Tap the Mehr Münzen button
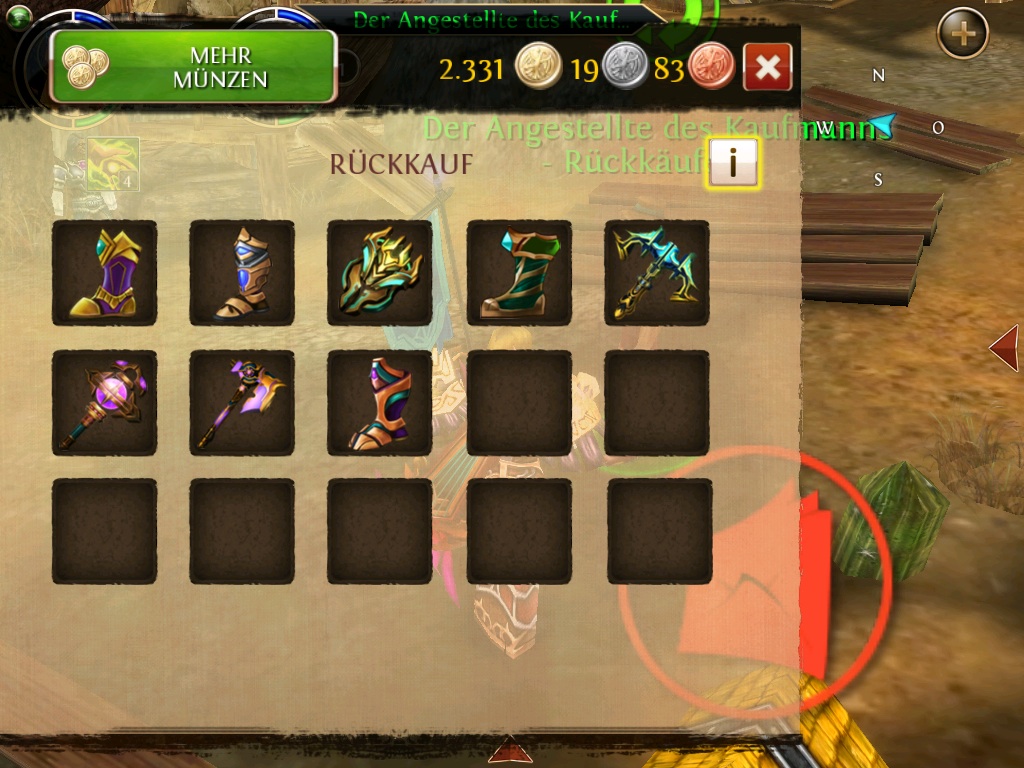The width and height of the screenshot is (1024, 768). click(193, 67)
